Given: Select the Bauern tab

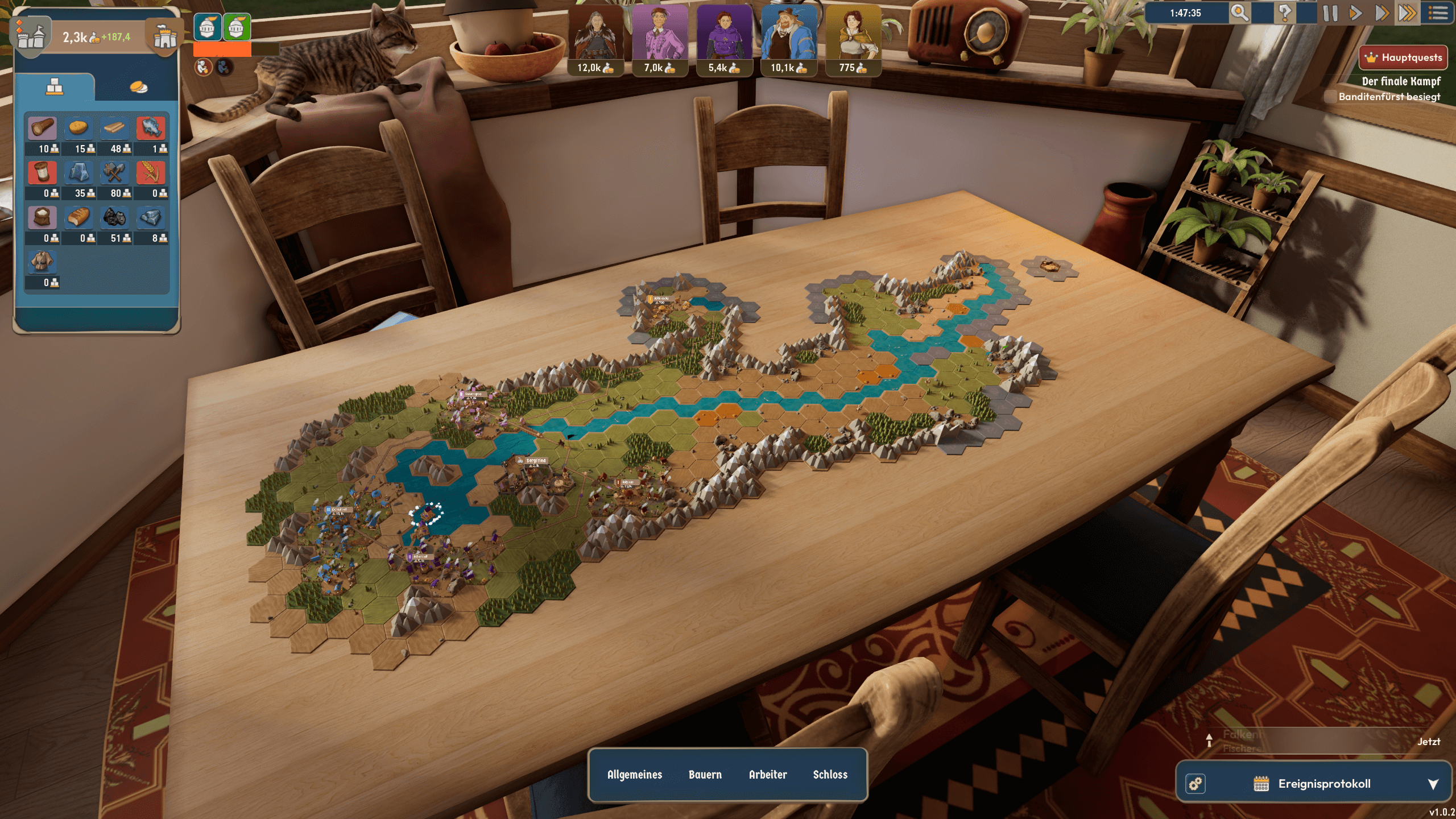Looking at the screenshot, I should (x=705, y=775).
